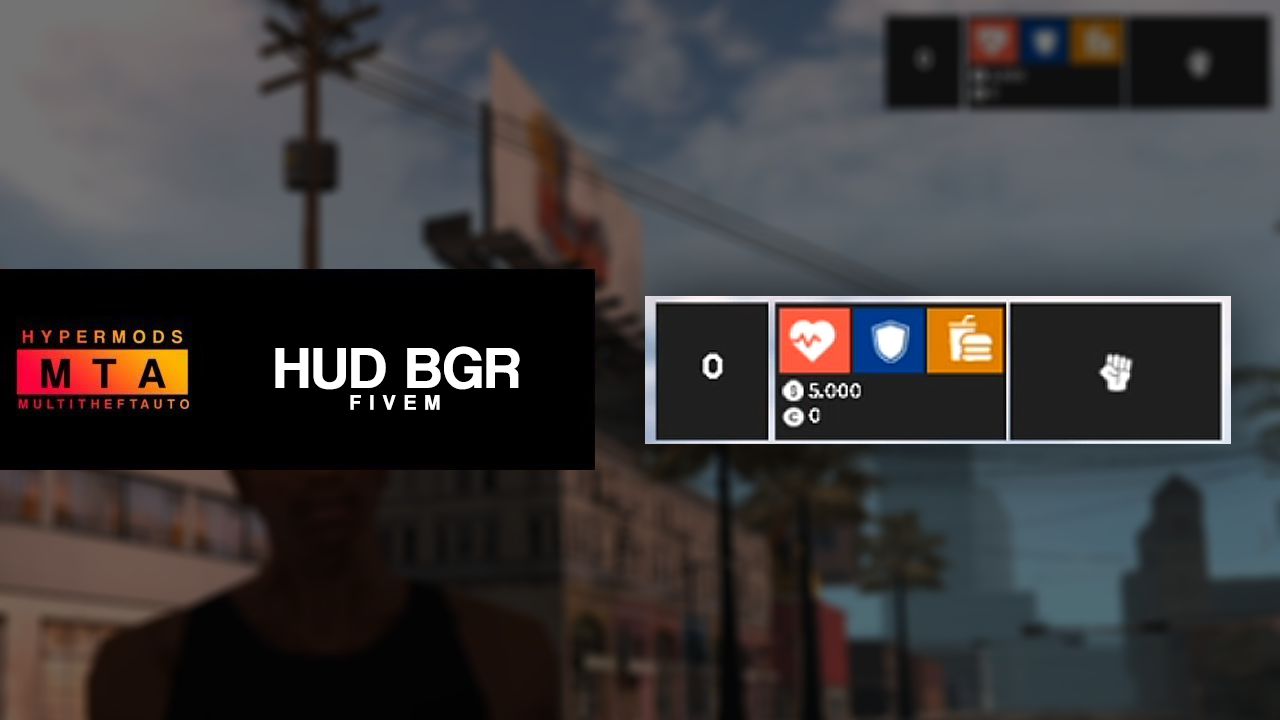
Task: Toggle the weapon slot panel with the fist
Action: (x=1116, y=370)
